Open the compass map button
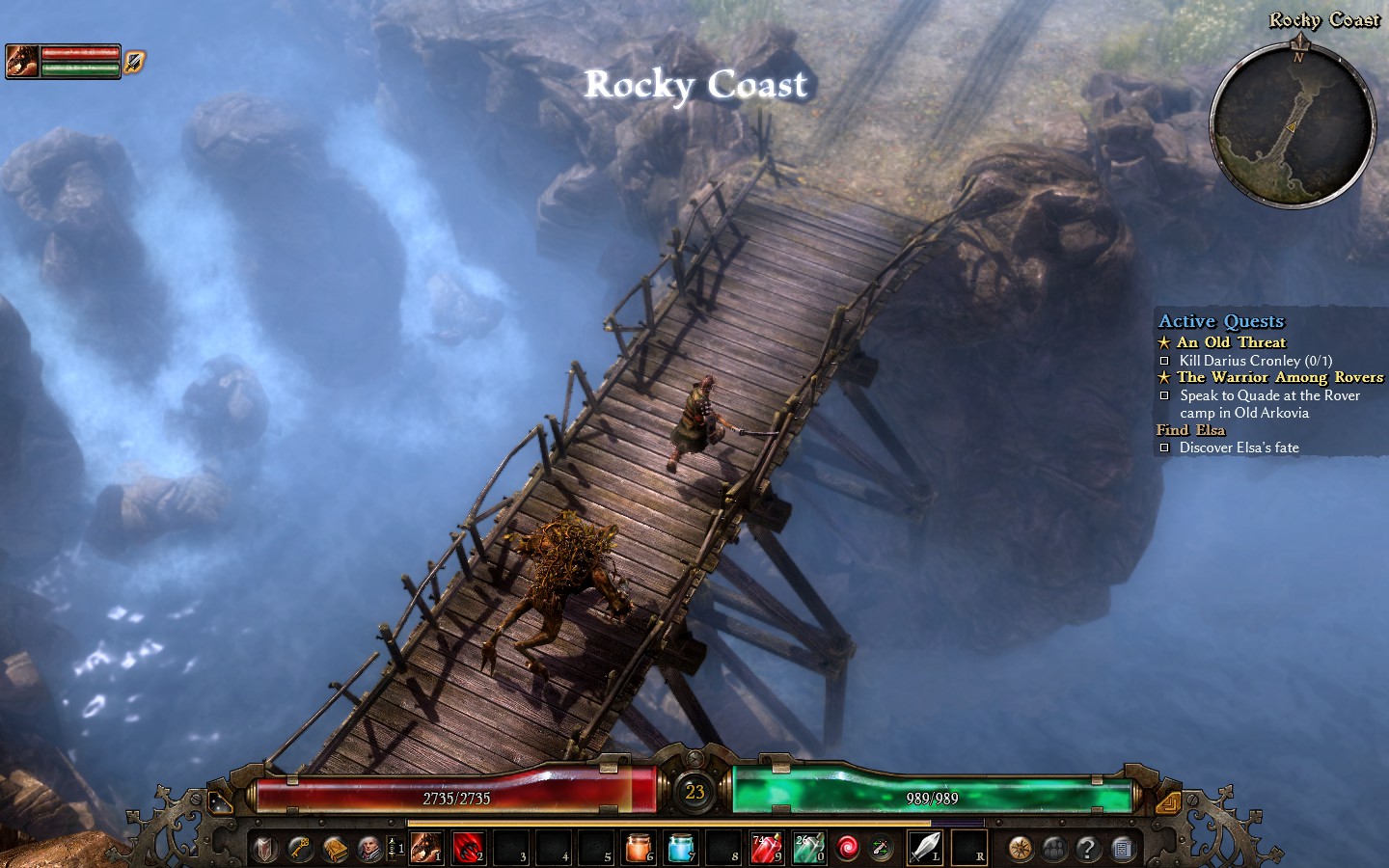The height and width of the screenshot is (868, 1389). pos(1021,848)
